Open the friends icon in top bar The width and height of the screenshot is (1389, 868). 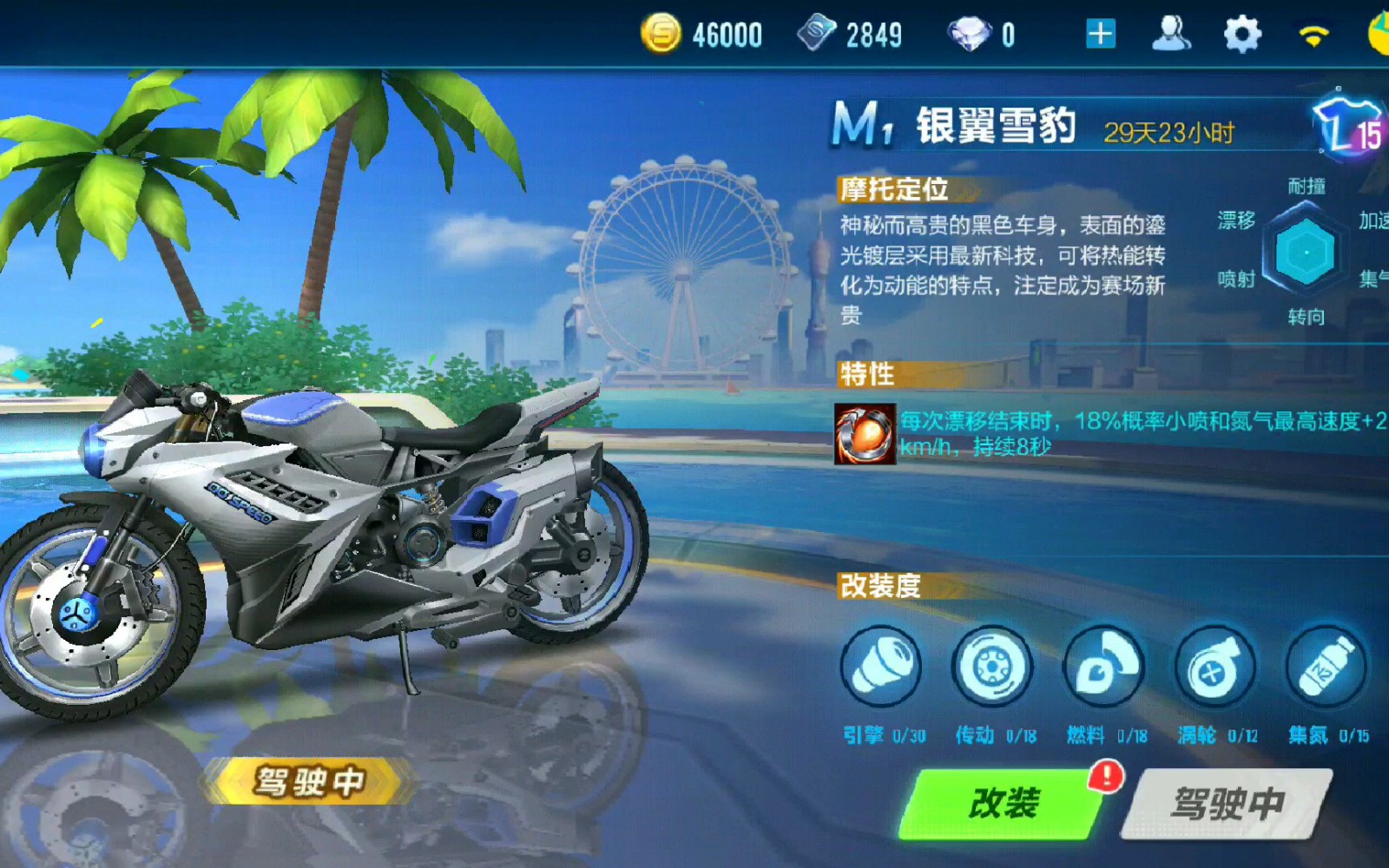(x=1172, y=33)
